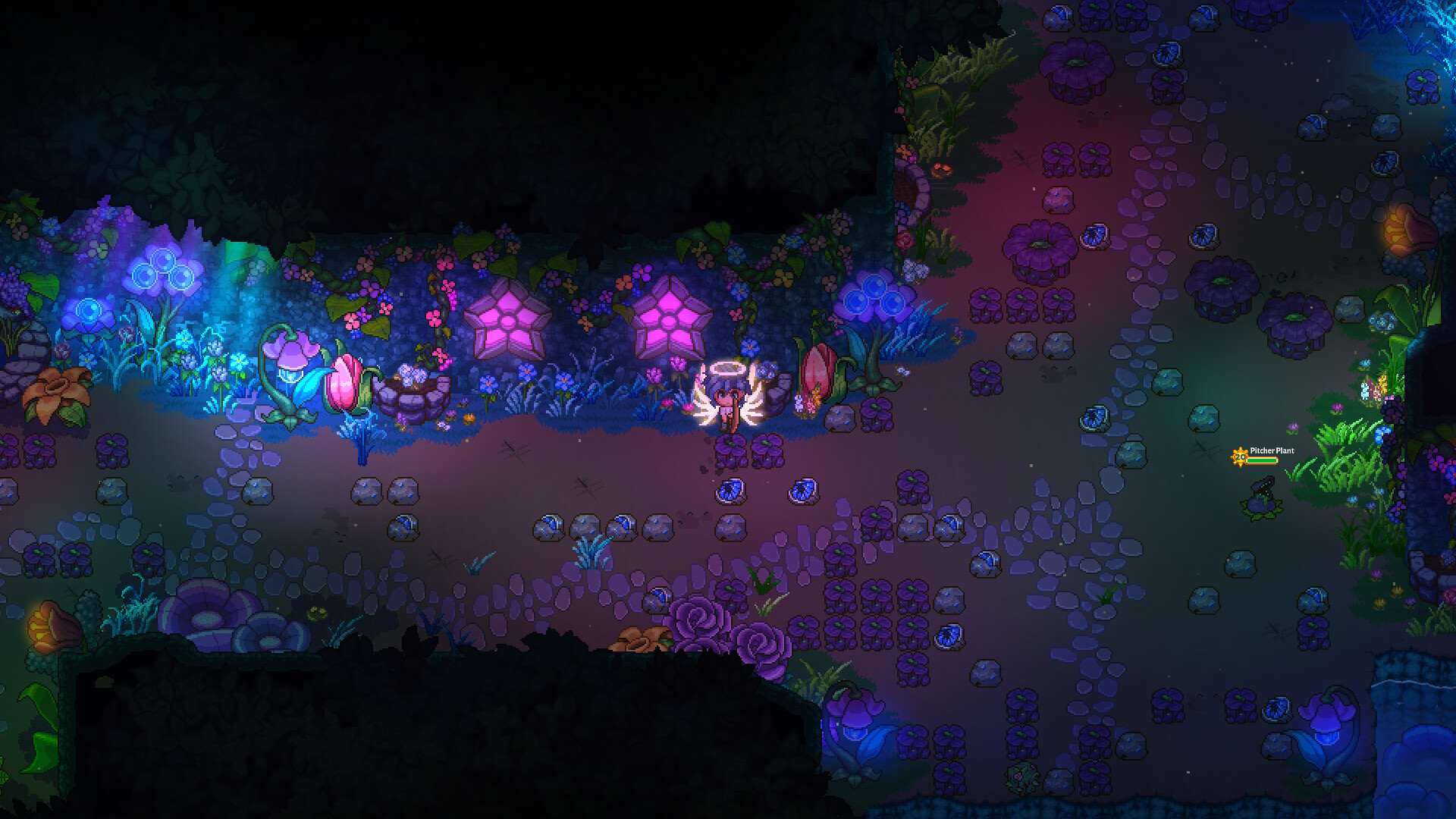This screenshot has width=1456, height=819.
Task: Click the glowing sun icon showing +20
Action: [1240, 457]
